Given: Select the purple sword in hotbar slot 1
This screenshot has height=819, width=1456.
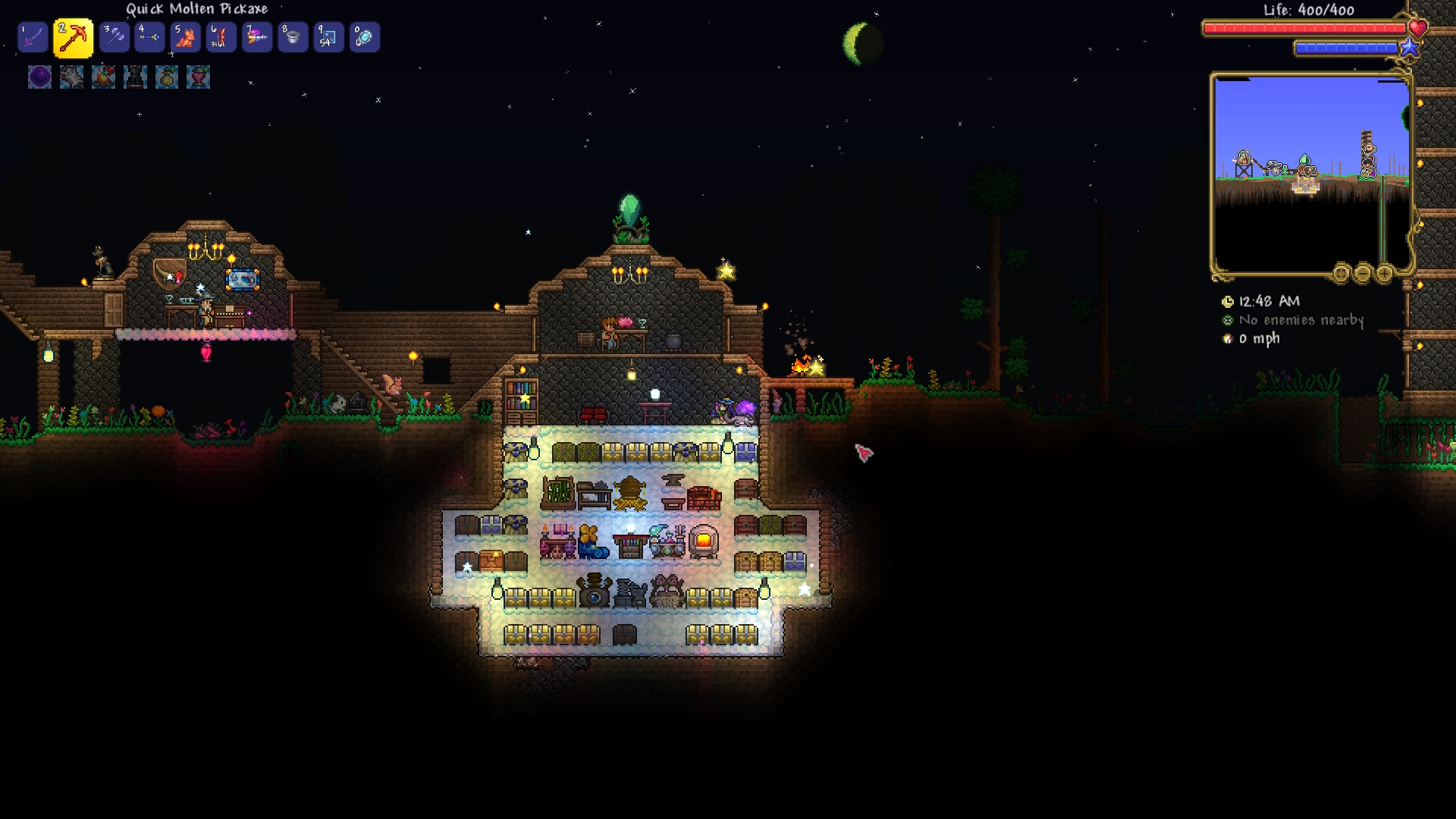Looking at the screenshot, I should pos(33,37).
